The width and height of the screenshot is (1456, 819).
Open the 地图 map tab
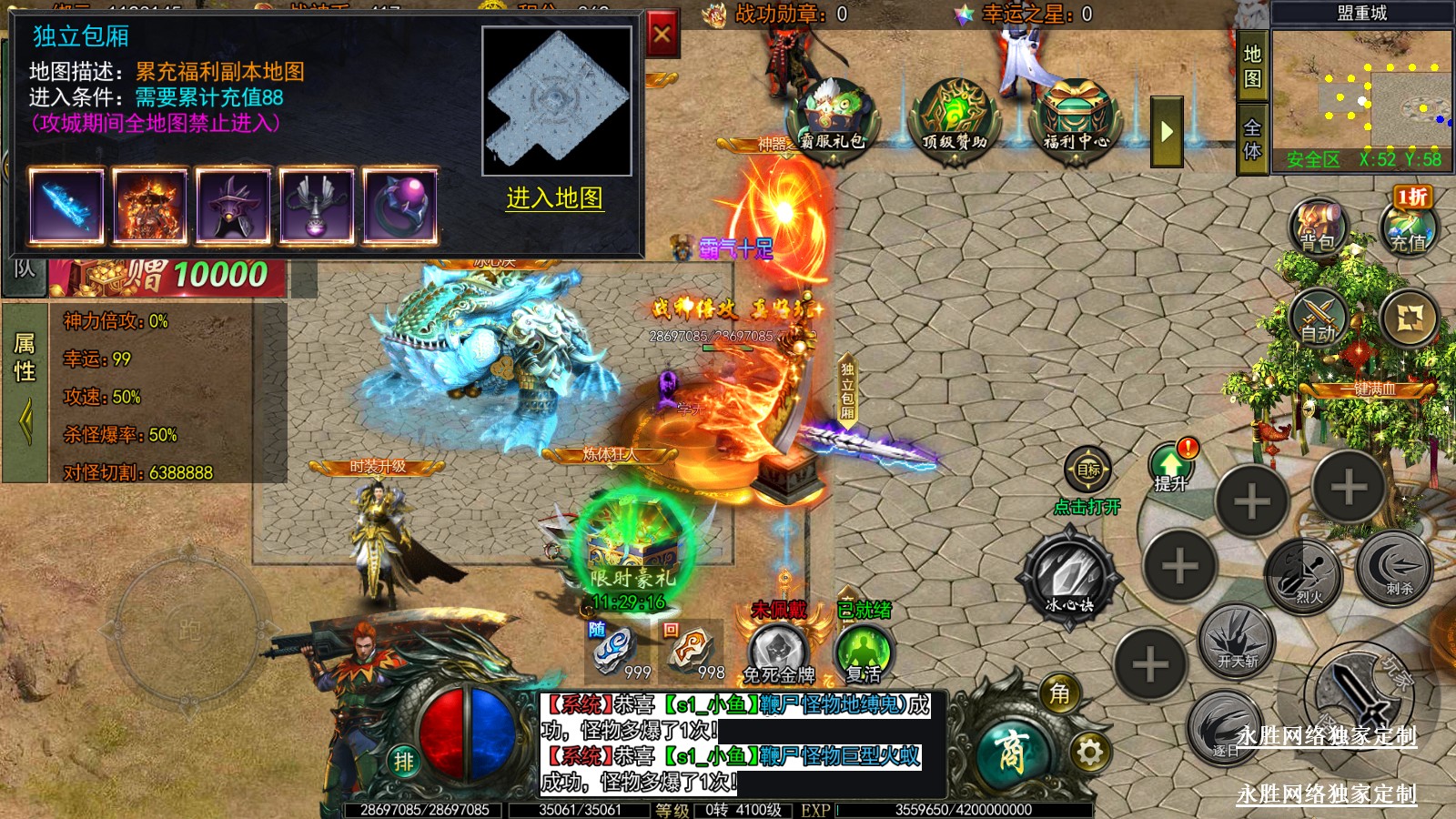click(x=1252, y=66)
